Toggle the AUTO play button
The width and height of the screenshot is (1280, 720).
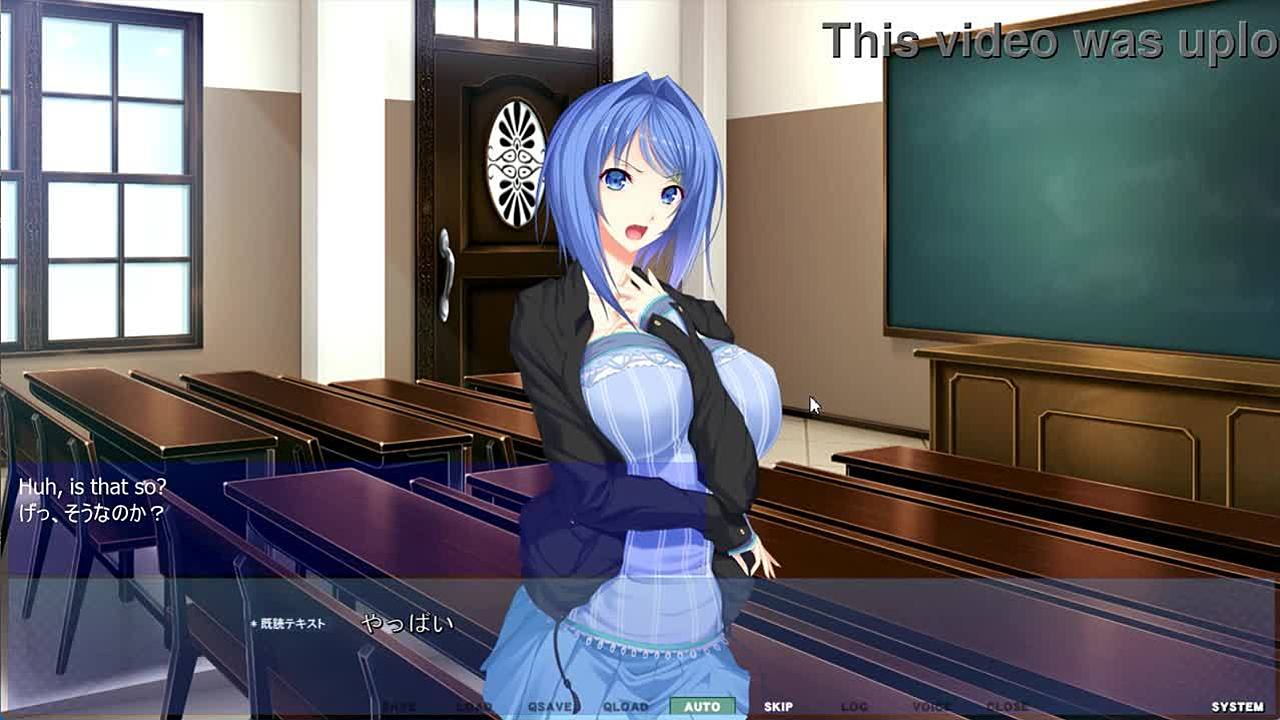702,707
